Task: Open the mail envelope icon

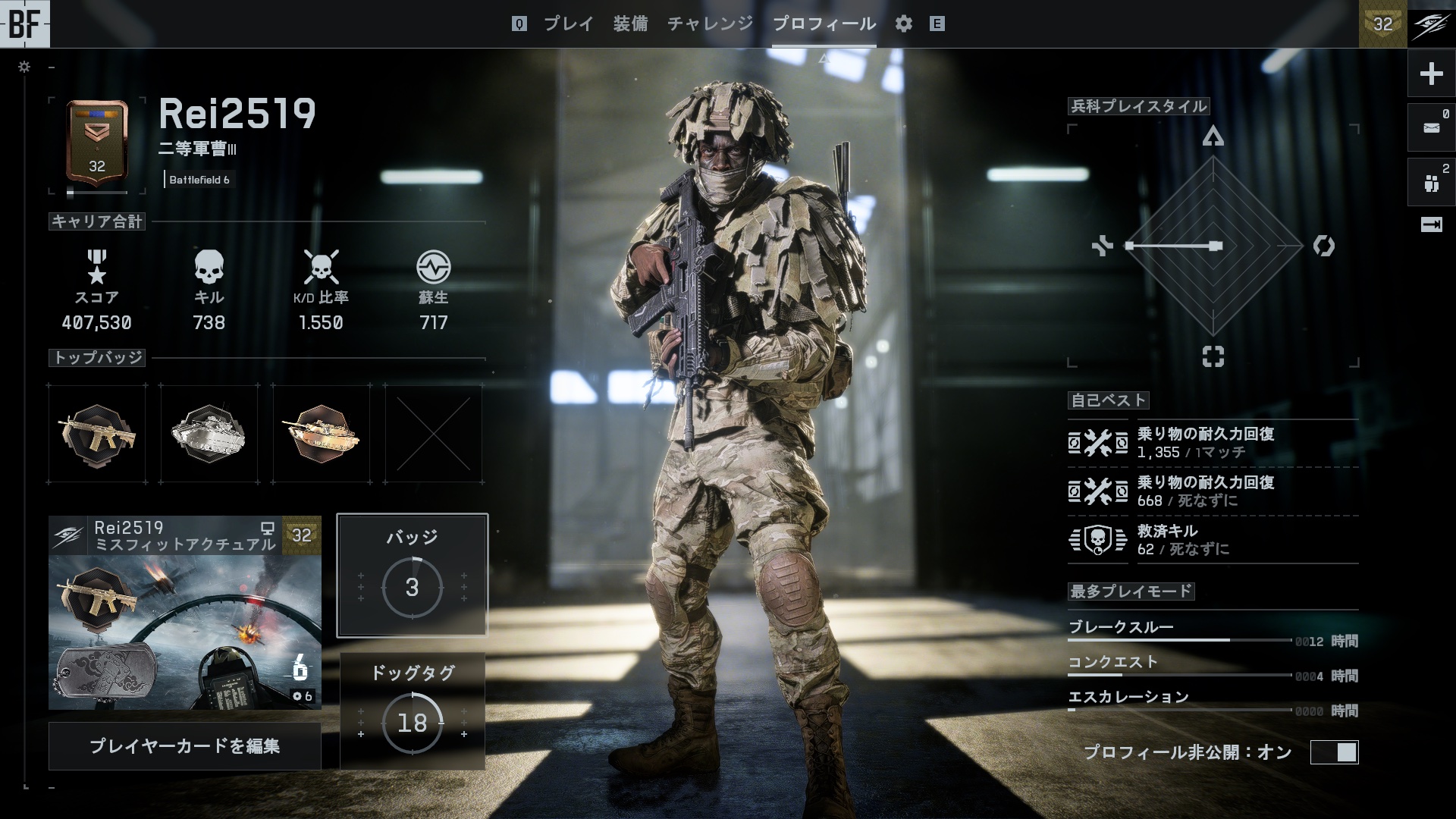Action: pyautogui.click(x=1431, y=128)
